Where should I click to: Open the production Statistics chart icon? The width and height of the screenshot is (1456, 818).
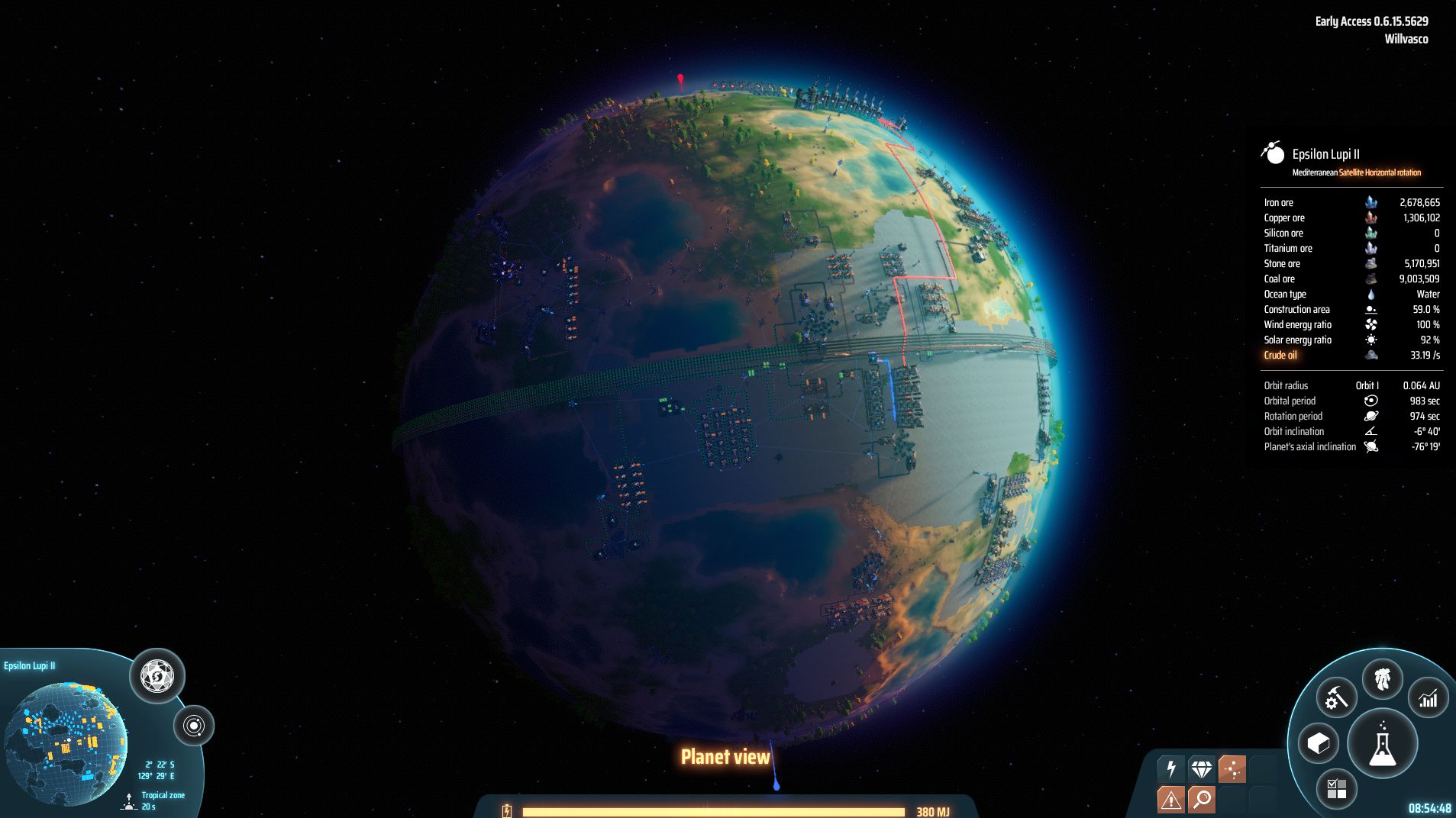point(1427,697)
